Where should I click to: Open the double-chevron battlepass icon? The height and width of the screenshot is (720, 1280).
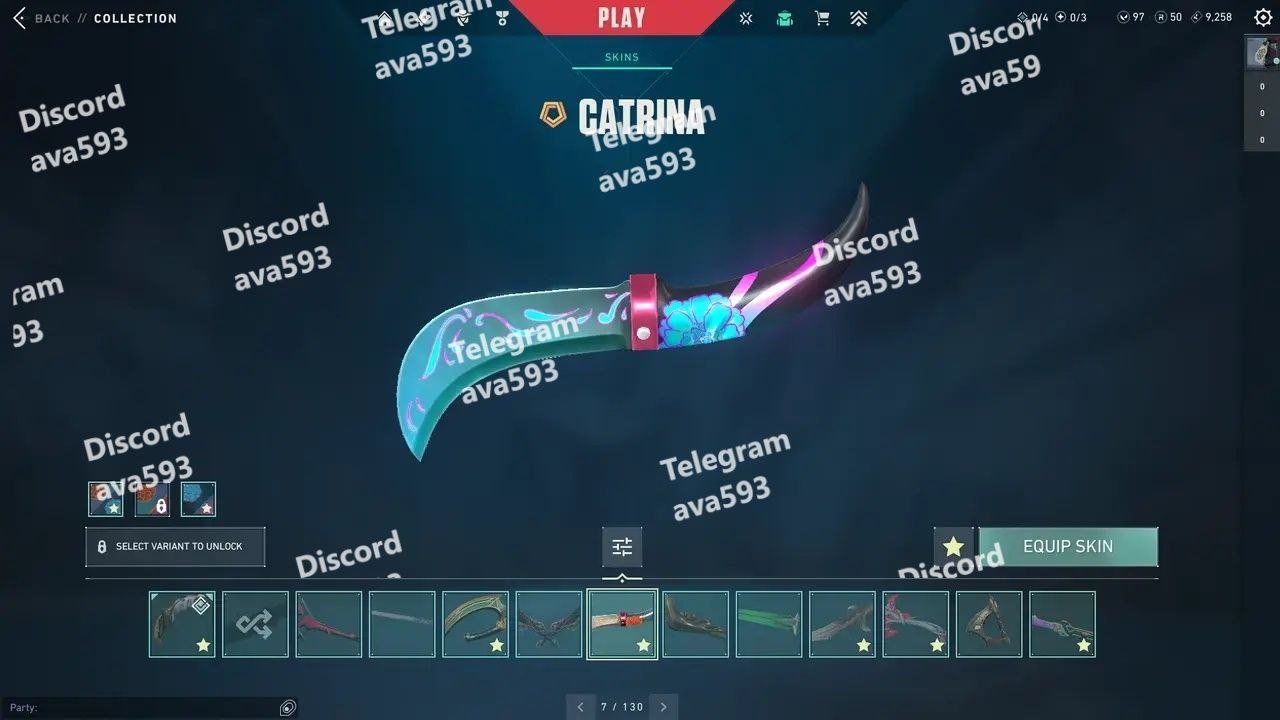tap(858, 18)
